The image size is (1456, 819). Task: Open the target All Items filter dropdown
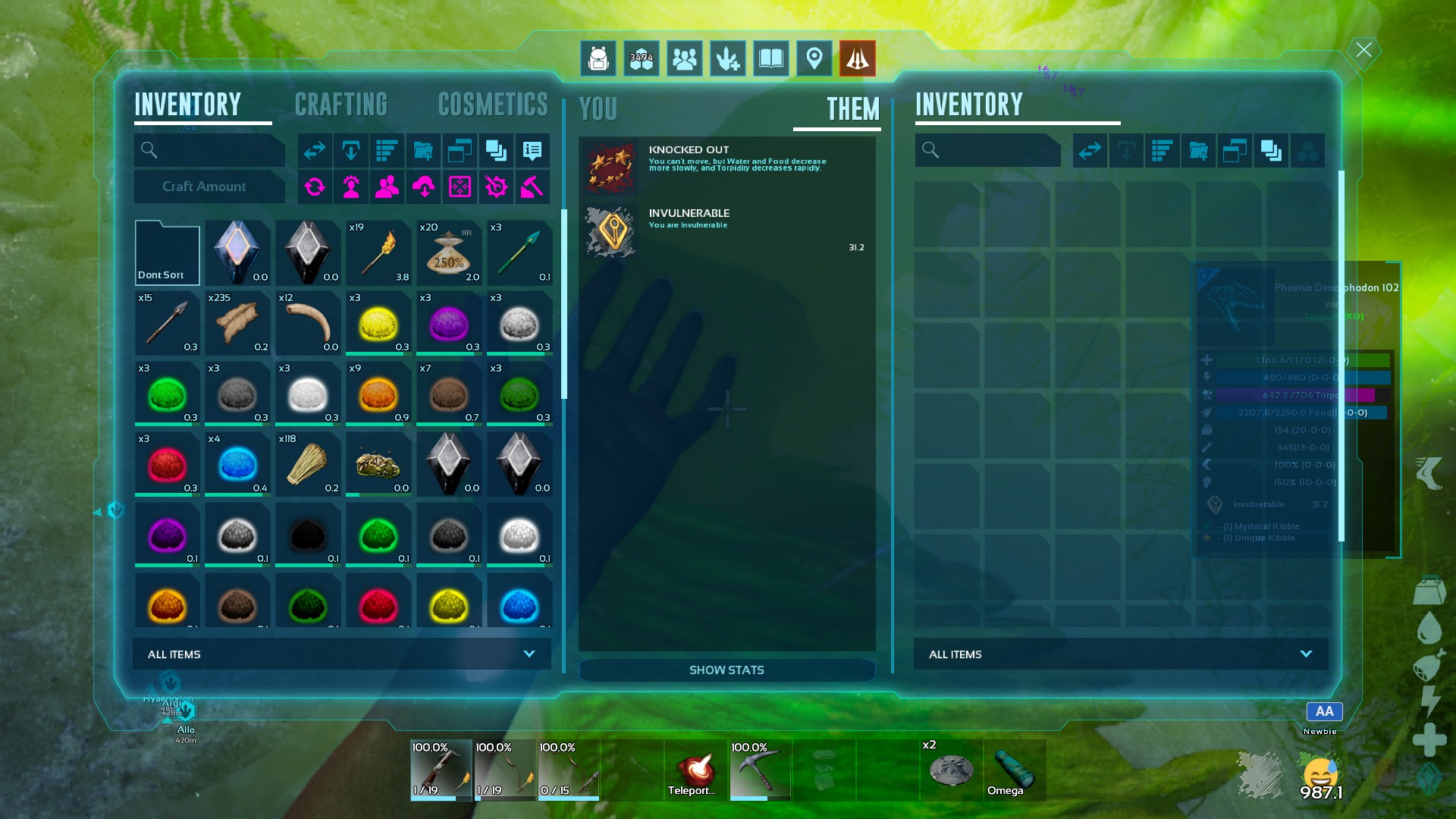[x=1120, y=654]
